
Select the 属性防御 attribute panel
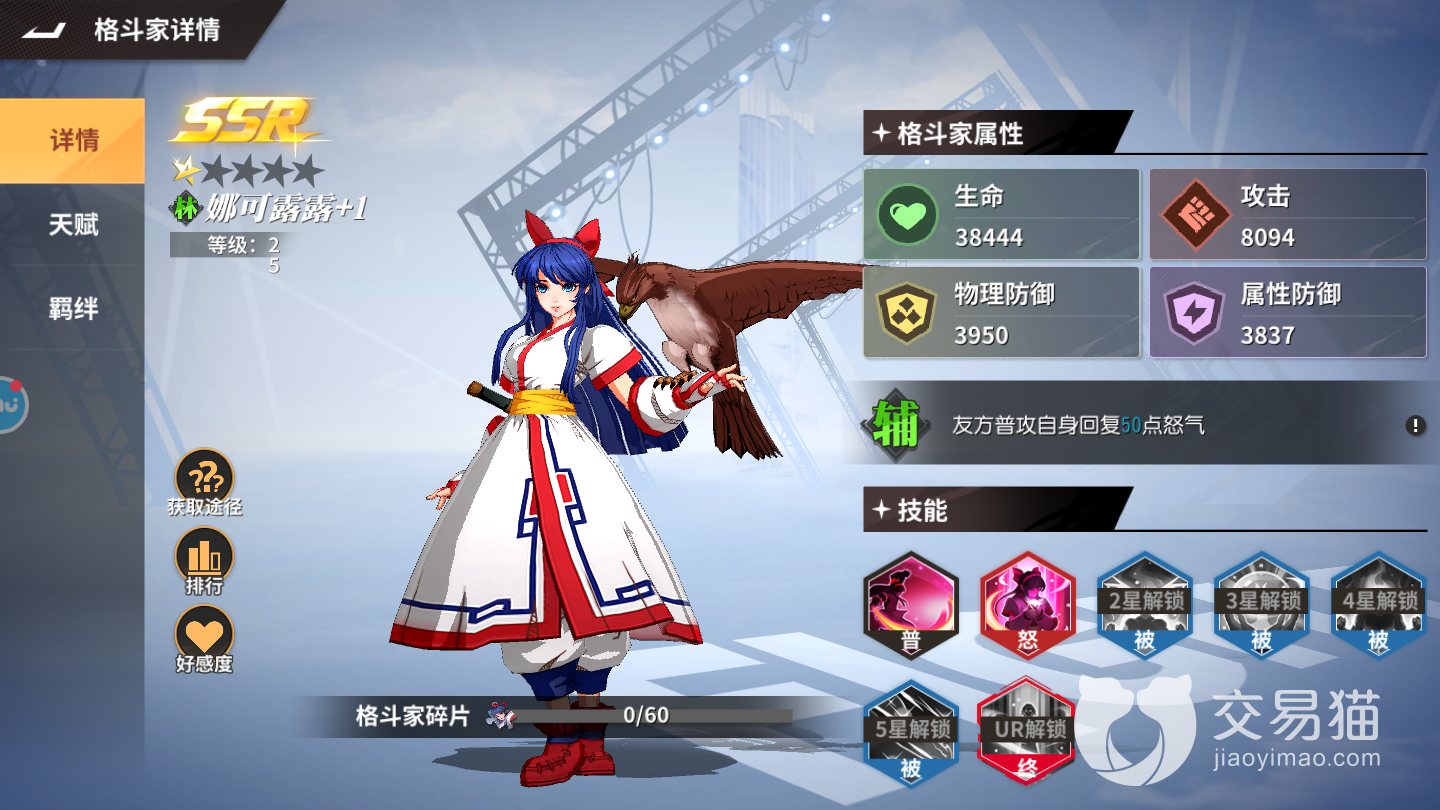1288,312
